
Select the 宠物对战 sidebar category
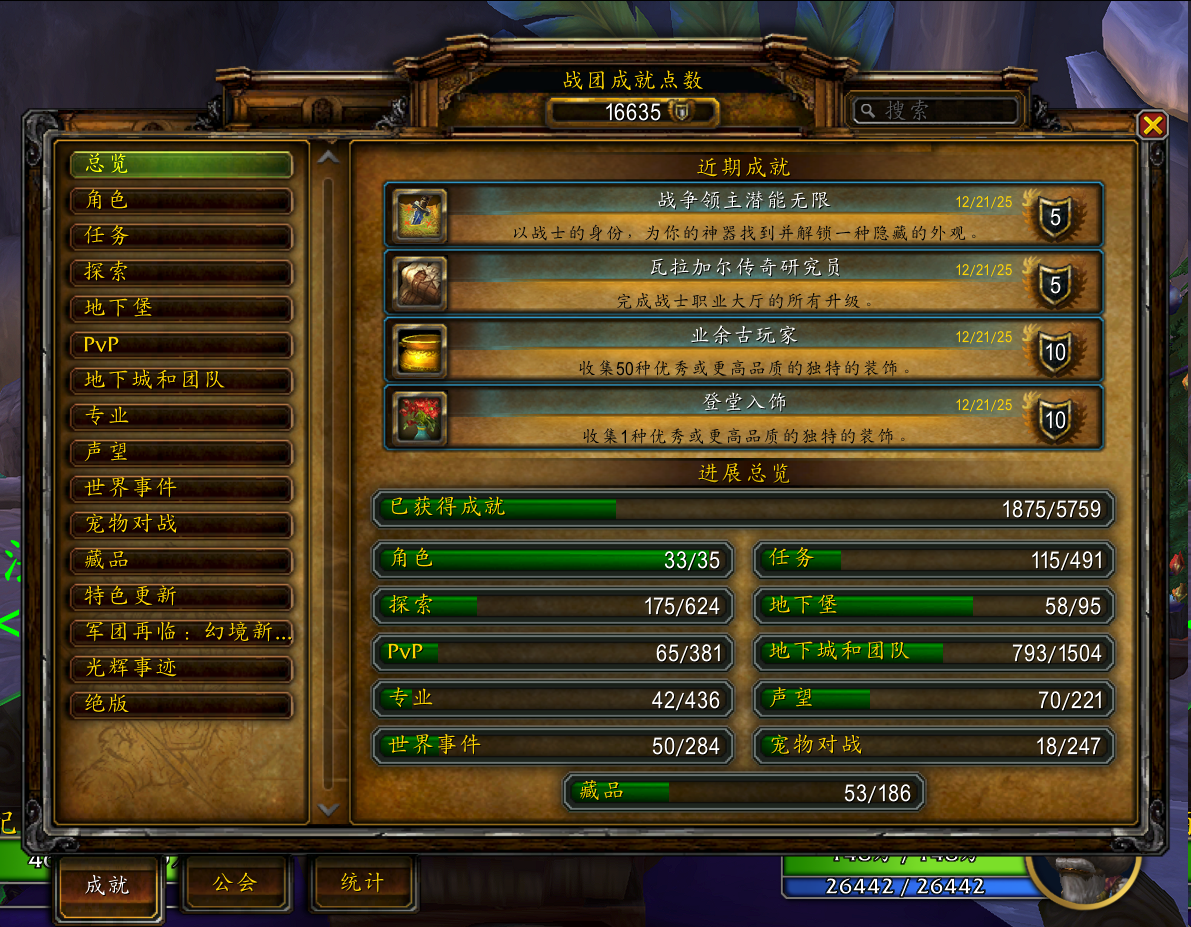pos(180,524)
